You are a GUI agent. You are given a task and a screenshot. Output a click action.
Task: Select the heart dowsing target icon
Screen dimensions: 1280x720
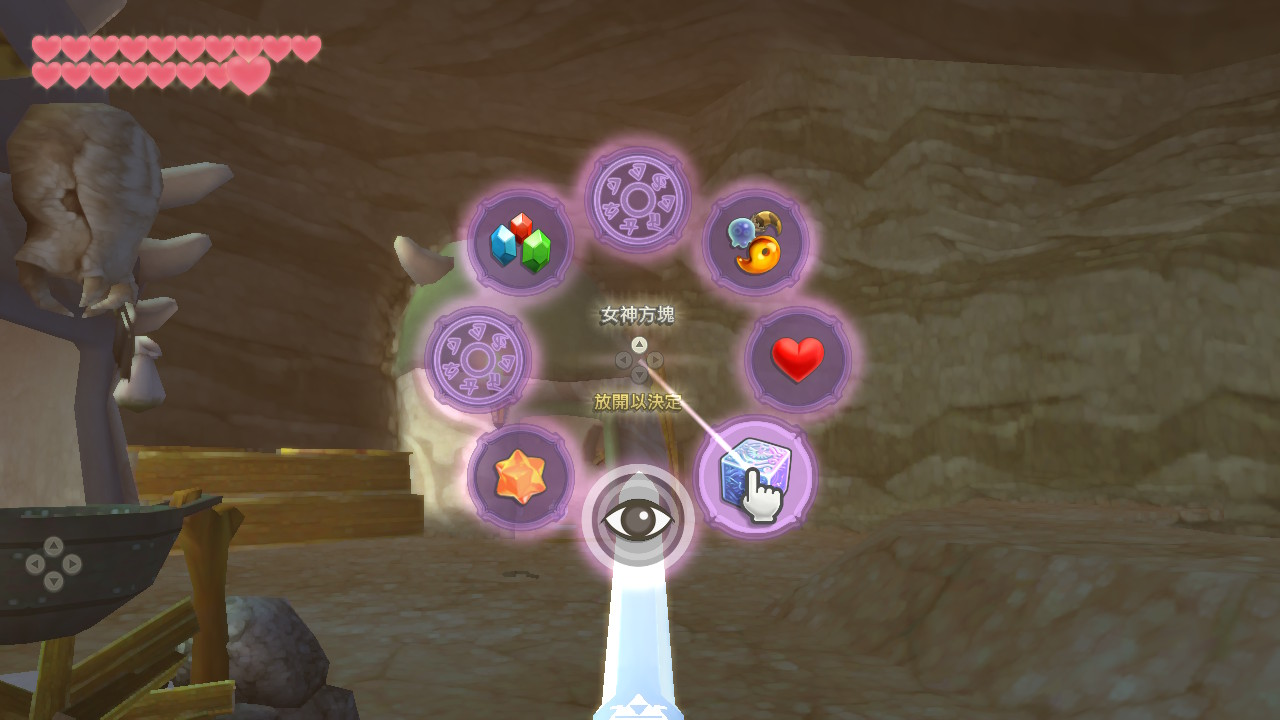pos(797,358)
